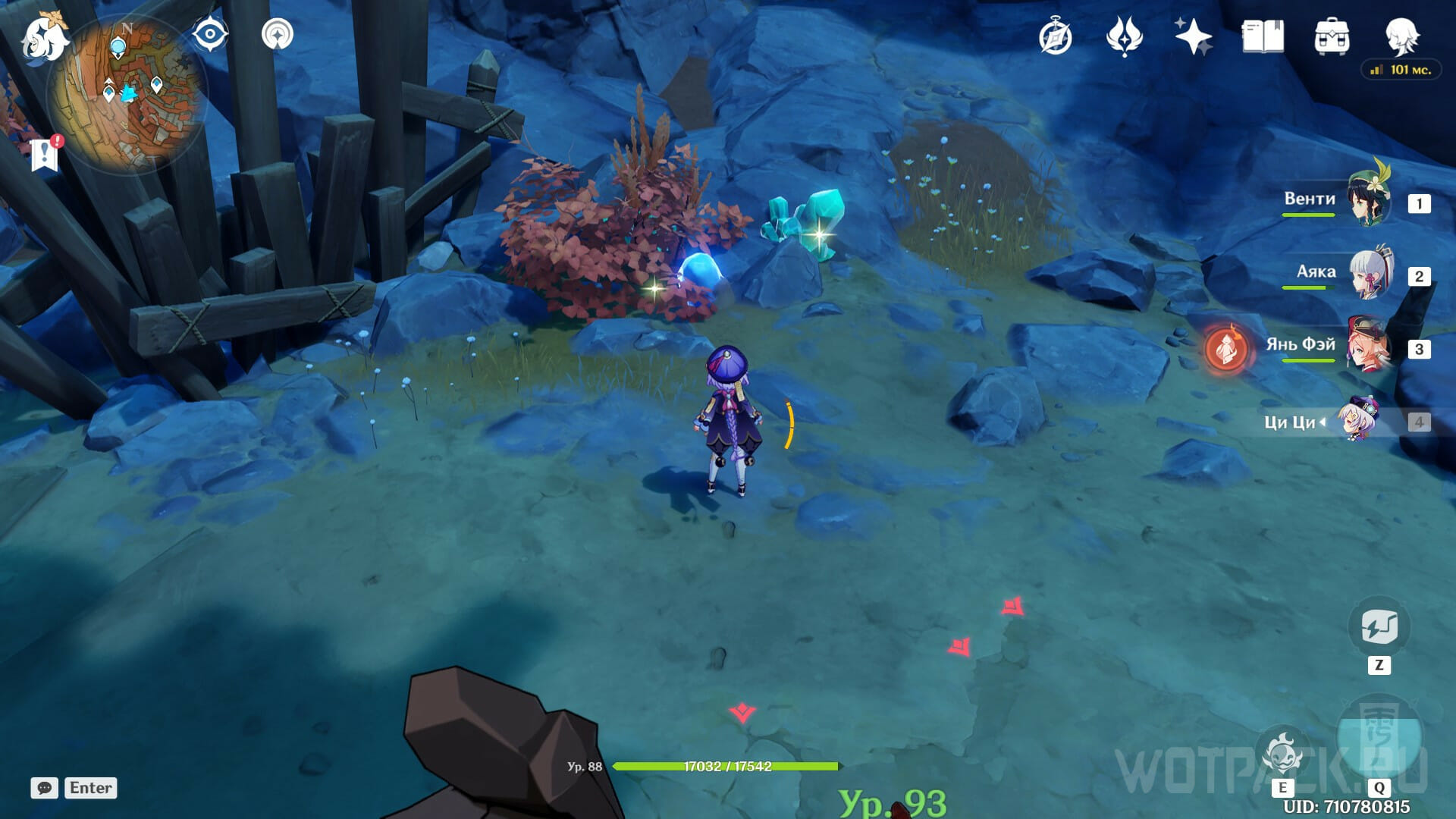Image resolution: width=1456 pixels, height=819 pixels.
Task: Switch to party member Аяка
Action: point(1370,273)
